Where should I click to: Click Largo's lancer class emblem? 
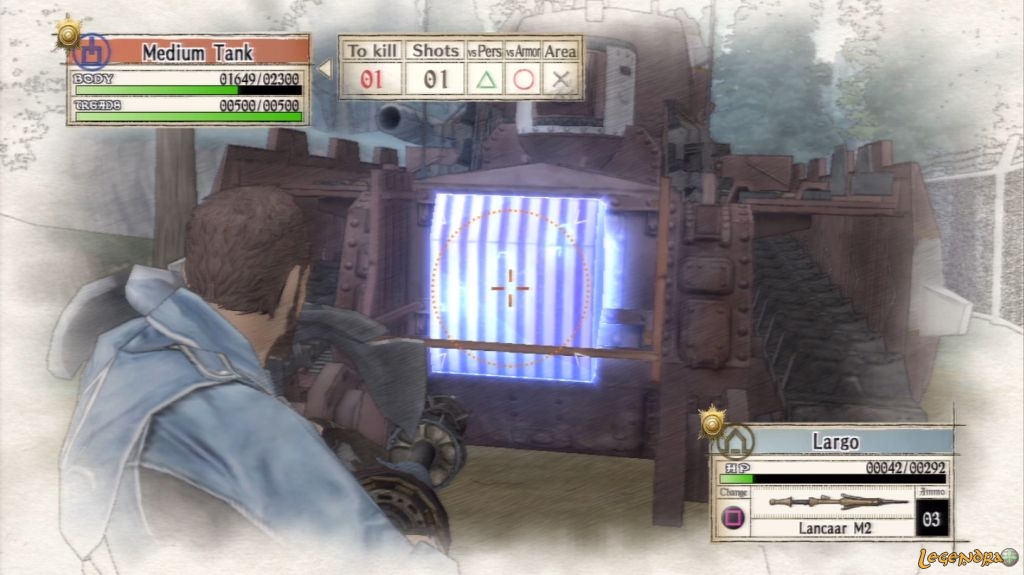pyautogui.click(x=736, y=440)
